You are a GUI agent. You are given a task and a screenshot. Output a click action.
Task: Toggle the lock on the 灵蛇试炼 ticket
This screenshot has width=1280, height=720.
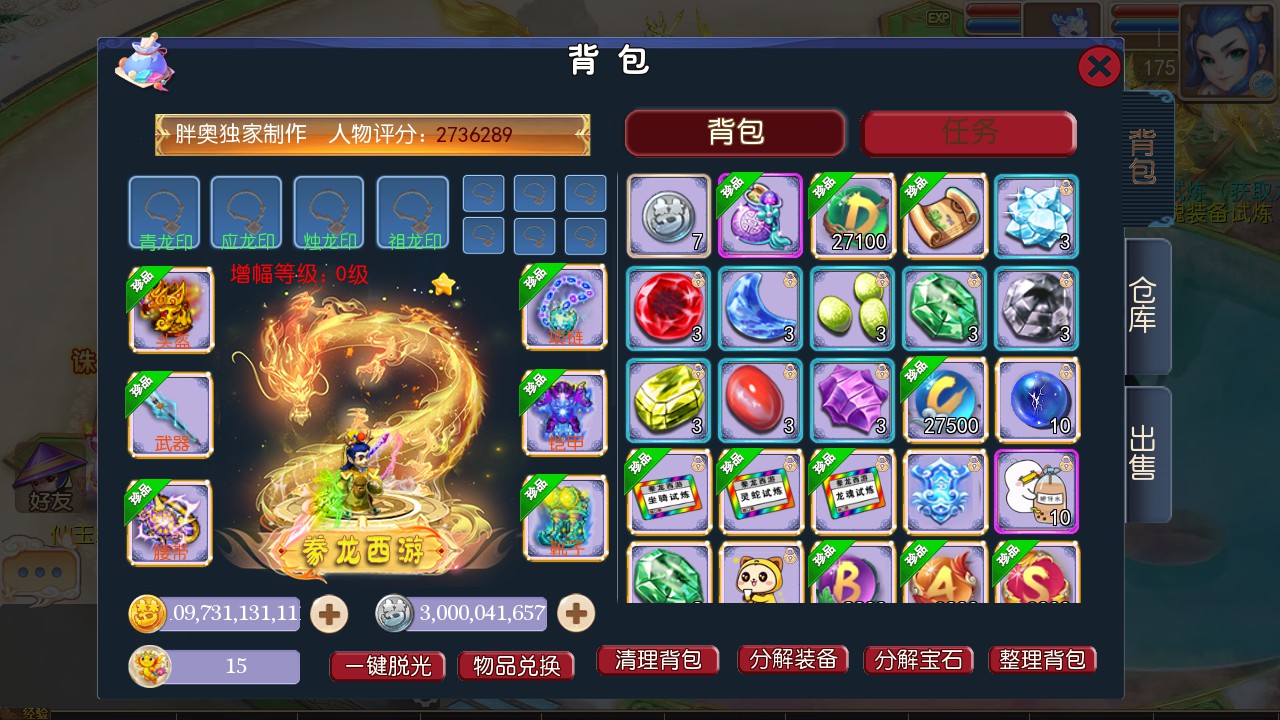click(789, 463)
